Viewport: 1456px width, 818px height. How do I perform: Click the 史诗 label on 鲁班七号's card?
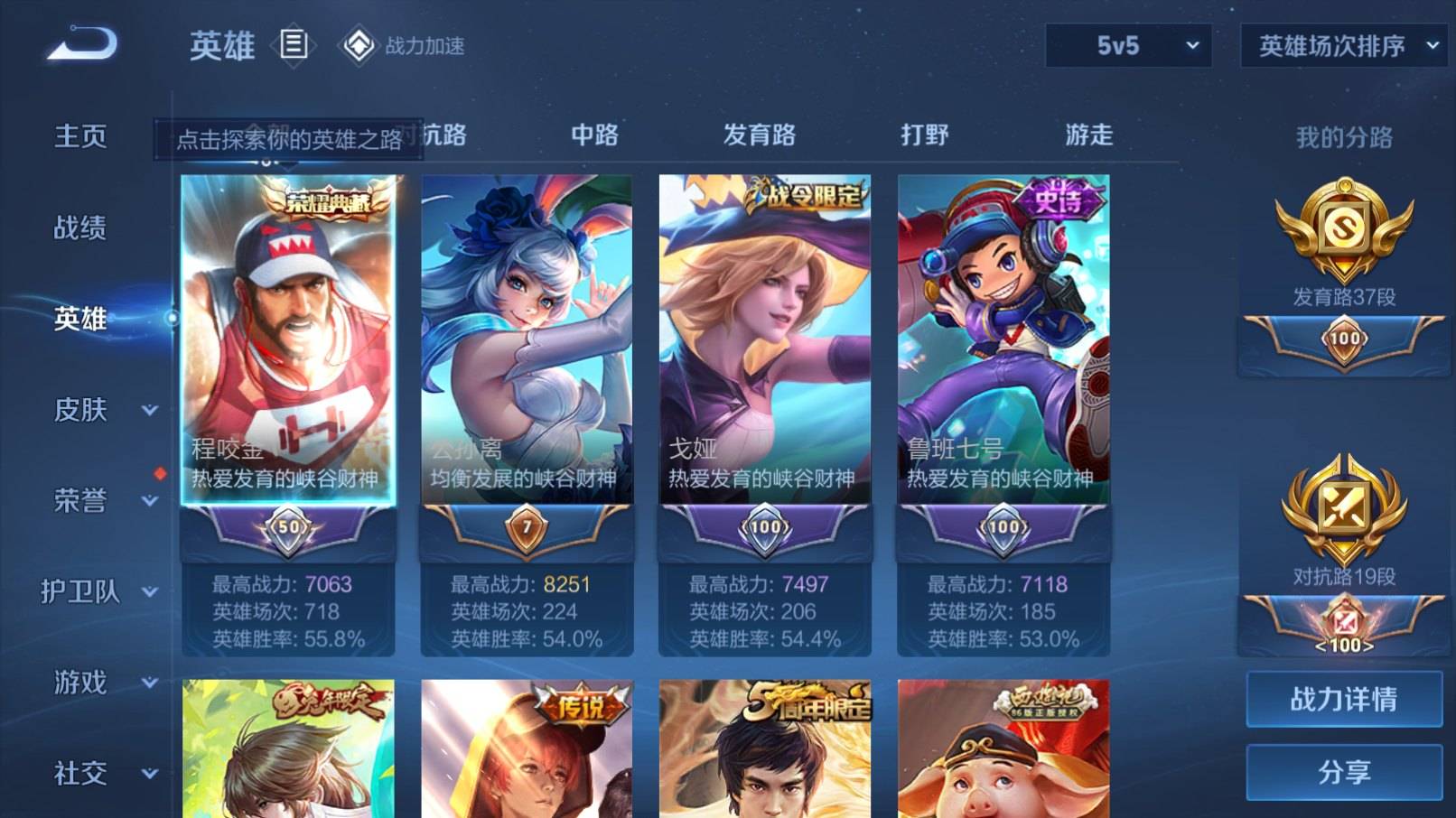1057,197
